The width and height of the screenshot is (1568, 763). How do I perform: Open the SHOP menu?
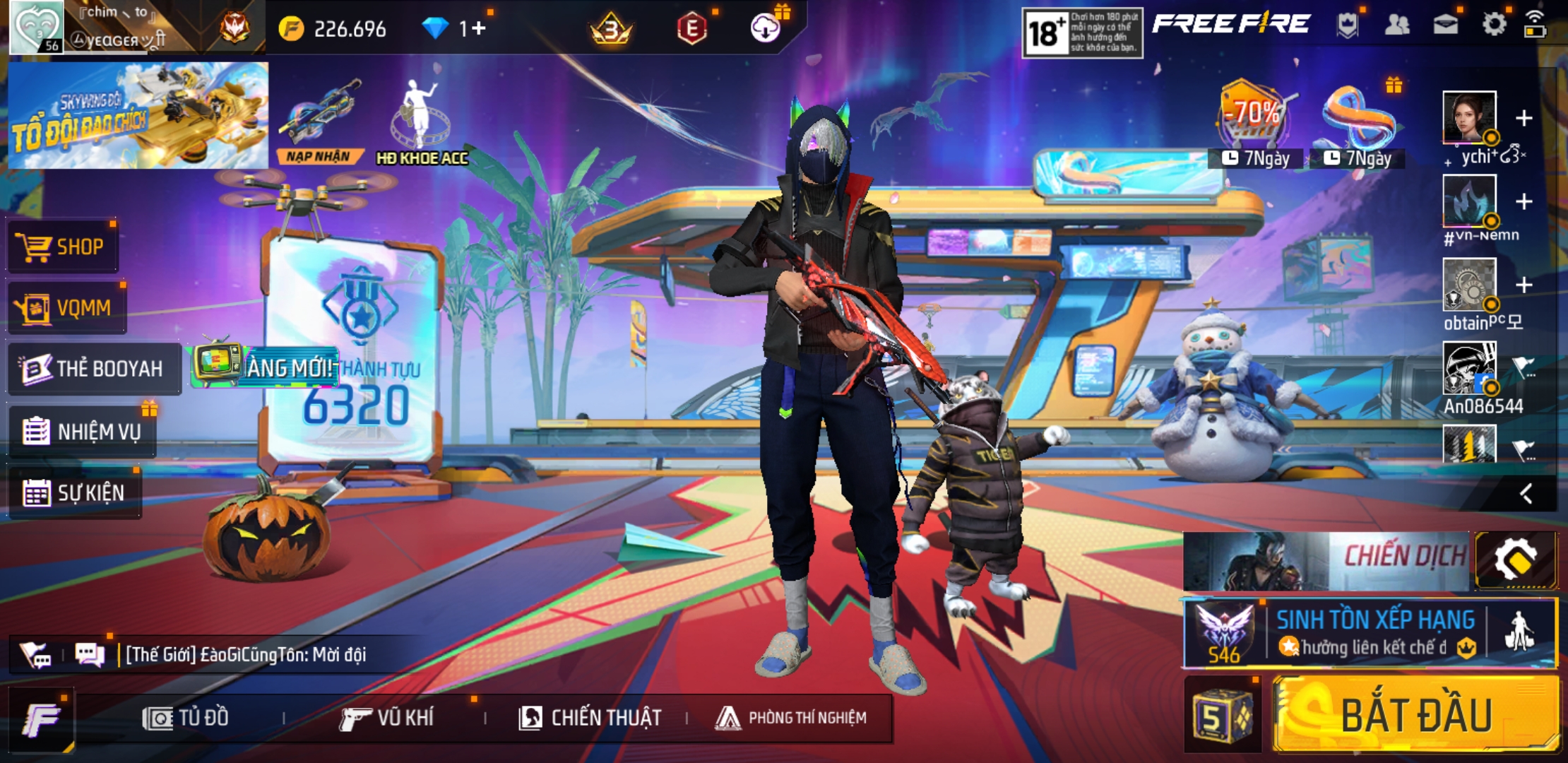click(64, 247)
